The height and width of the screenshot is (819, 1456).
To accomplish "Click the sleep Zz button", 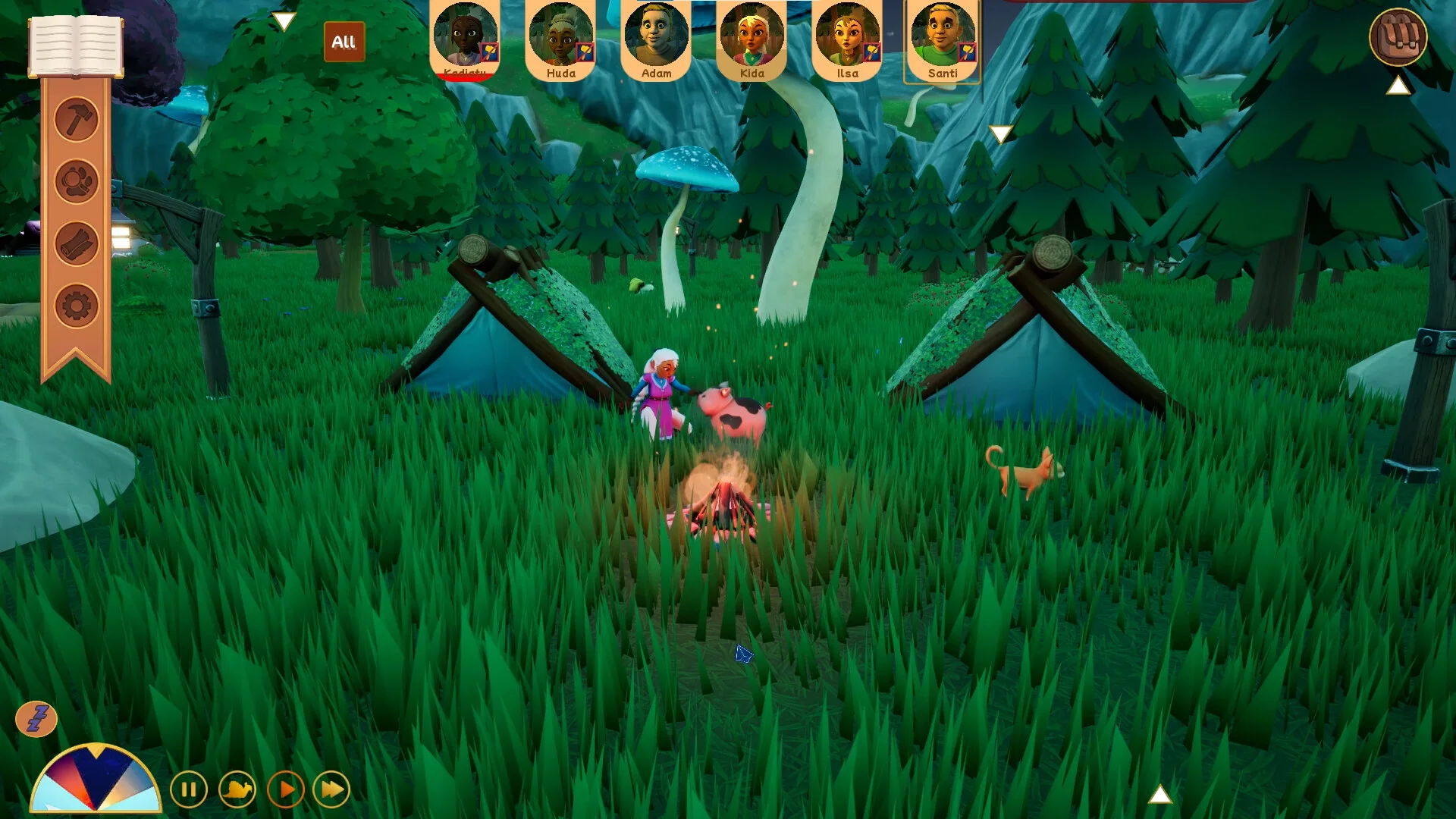I will [36, 718].
